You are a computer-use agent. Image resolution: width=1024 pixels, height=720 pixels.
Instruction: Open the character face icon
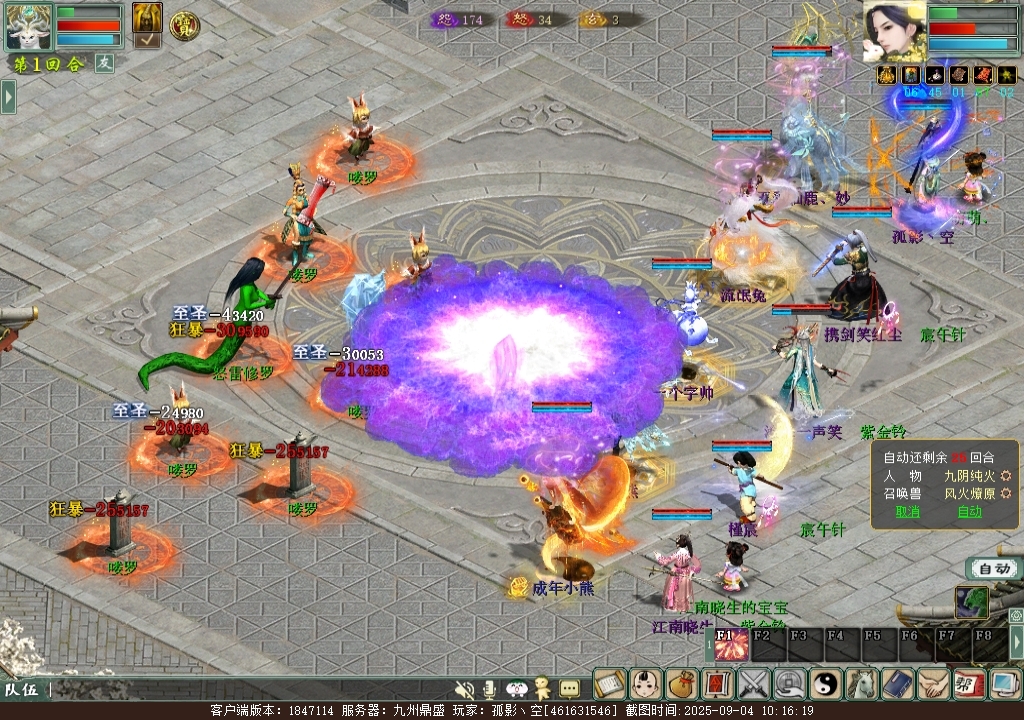click(645, 684)
